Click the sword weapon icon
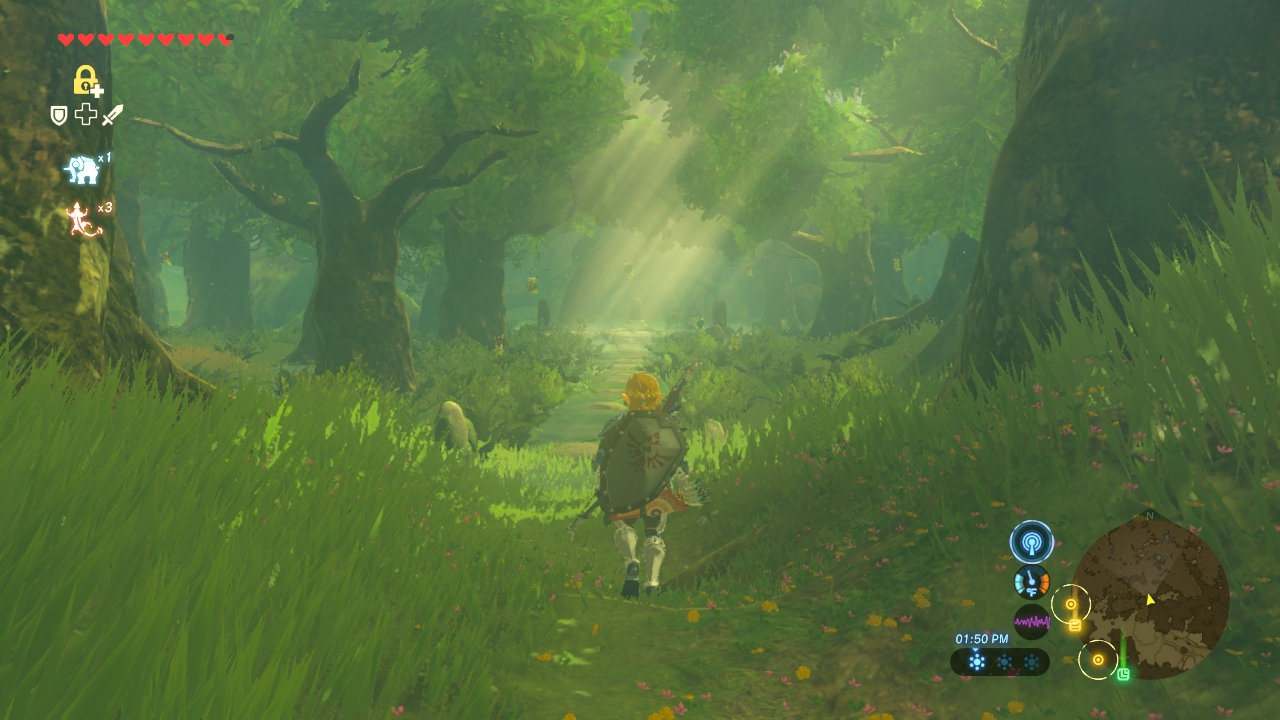Image resolution: width=1280 pixels, height=720 pixels. [x=112, y=115]
